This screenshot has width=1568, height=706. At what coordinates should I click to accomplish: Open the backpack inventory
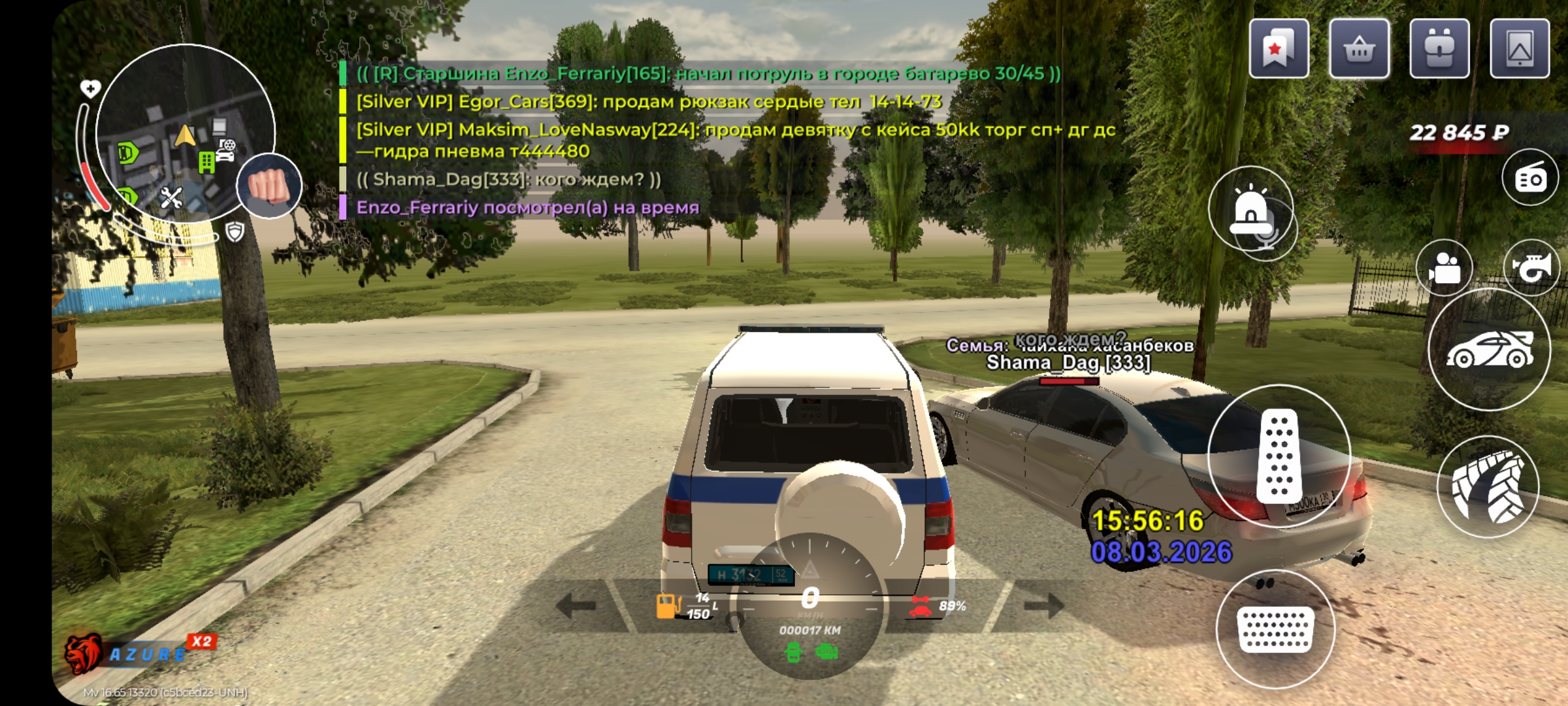[1439, 49]
